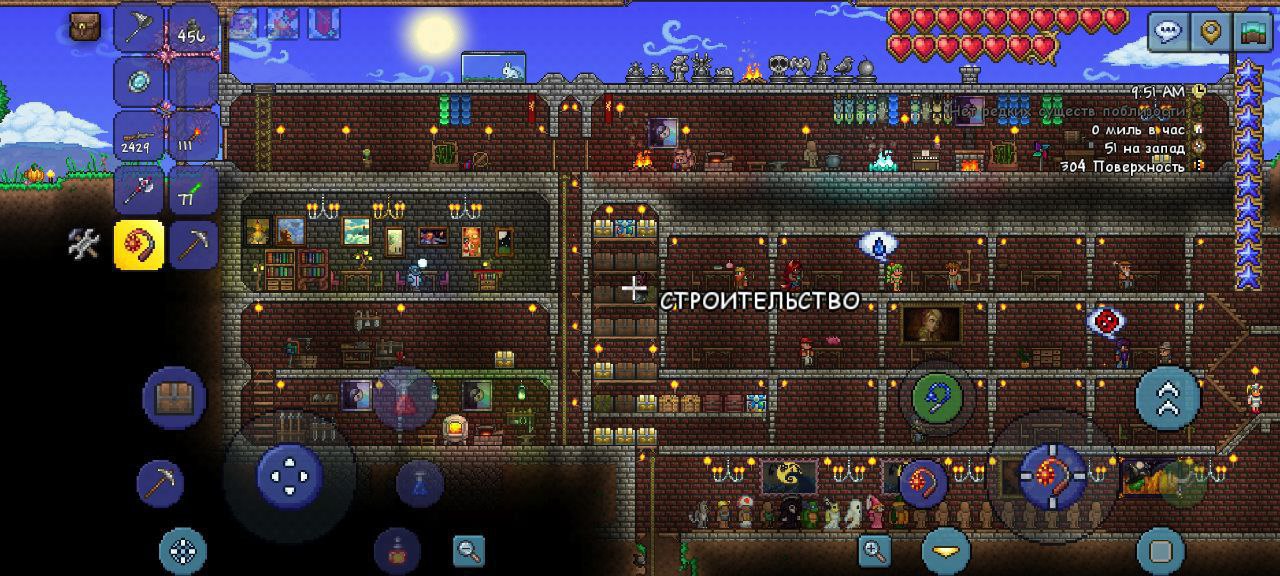
Task: Choose the green glowstick stack of 77
Action: pos(192,189)
